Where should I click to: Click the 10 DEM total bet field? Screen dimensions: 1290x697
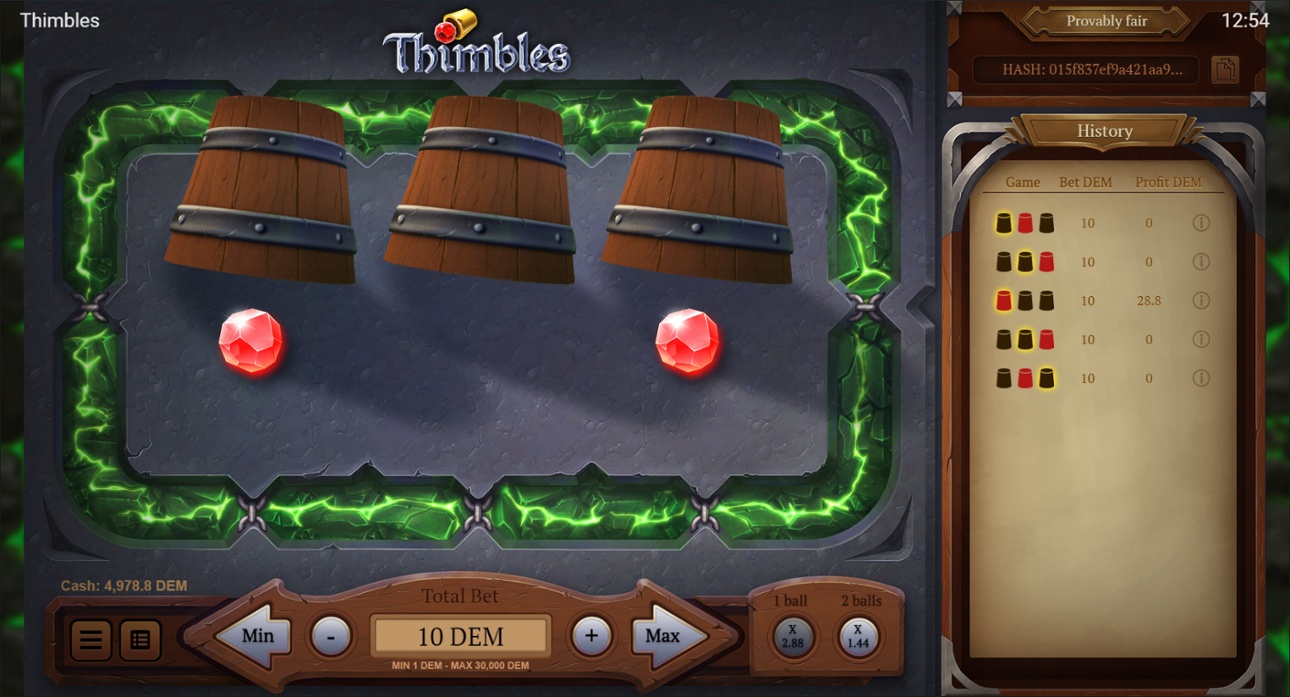[x=460, y=636]
